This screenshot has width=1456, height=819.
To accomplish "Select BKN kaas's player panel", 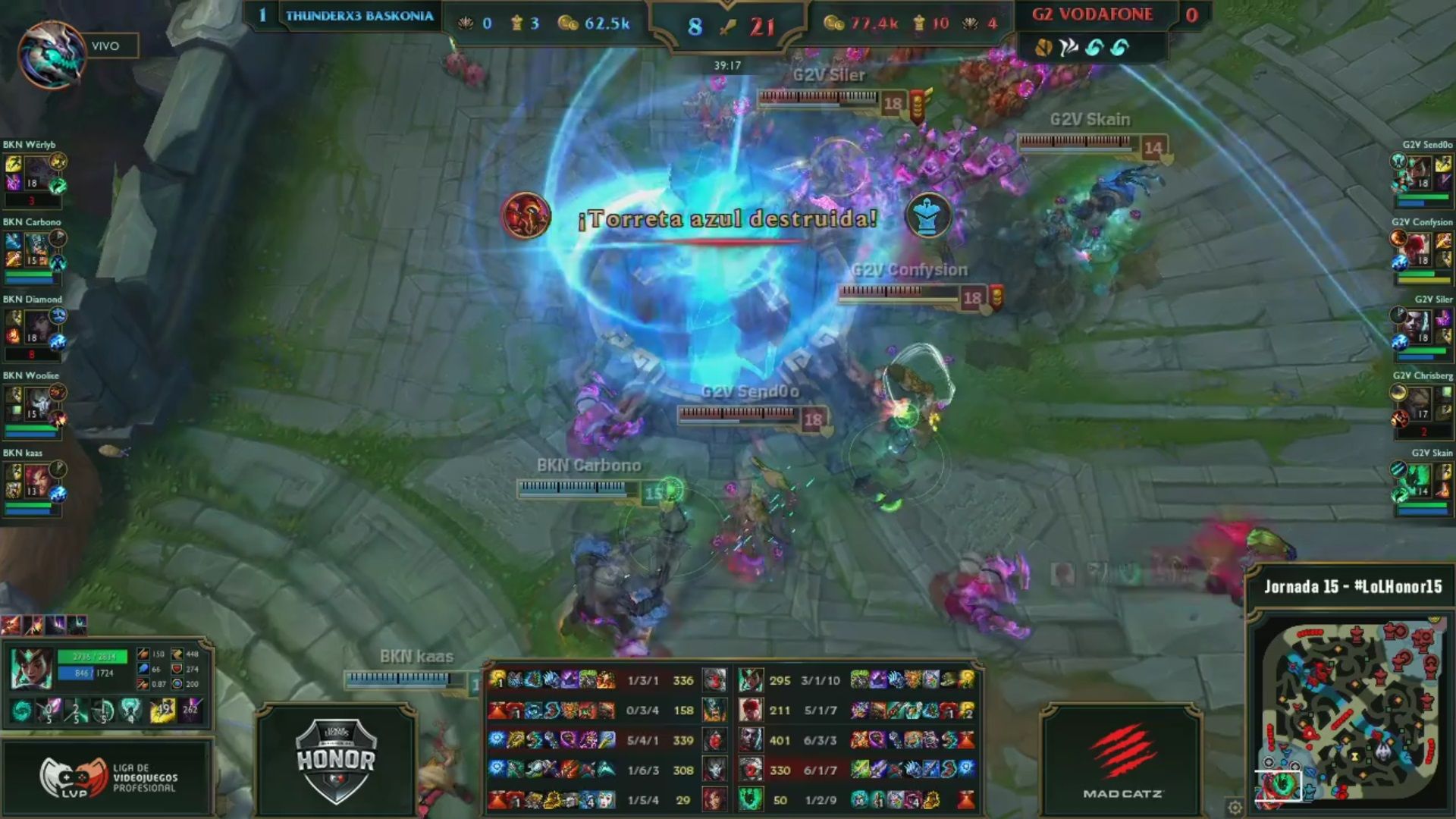I will tap(35, 482).
